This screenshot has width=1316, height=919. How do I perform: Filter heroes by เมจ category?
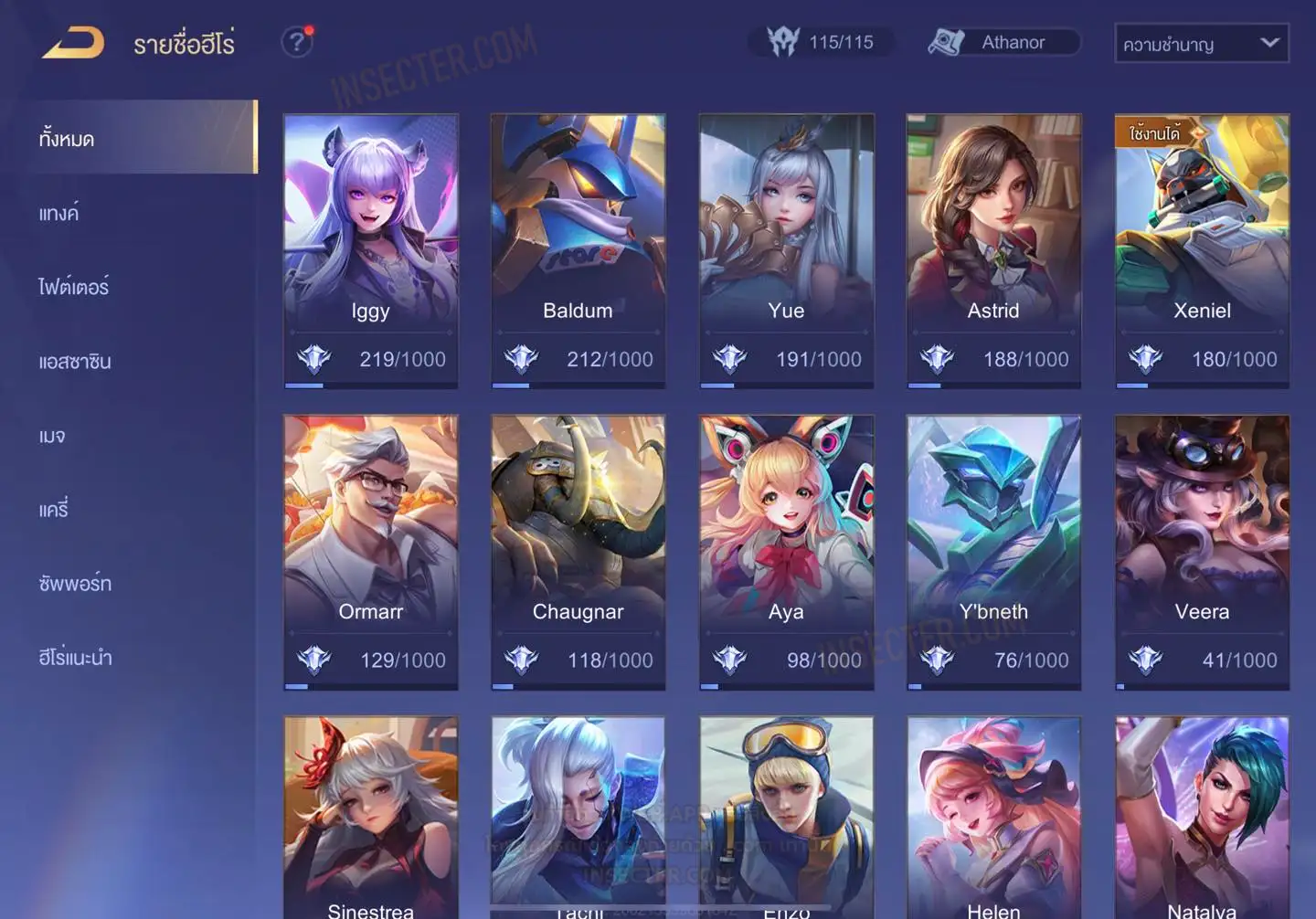52,436
